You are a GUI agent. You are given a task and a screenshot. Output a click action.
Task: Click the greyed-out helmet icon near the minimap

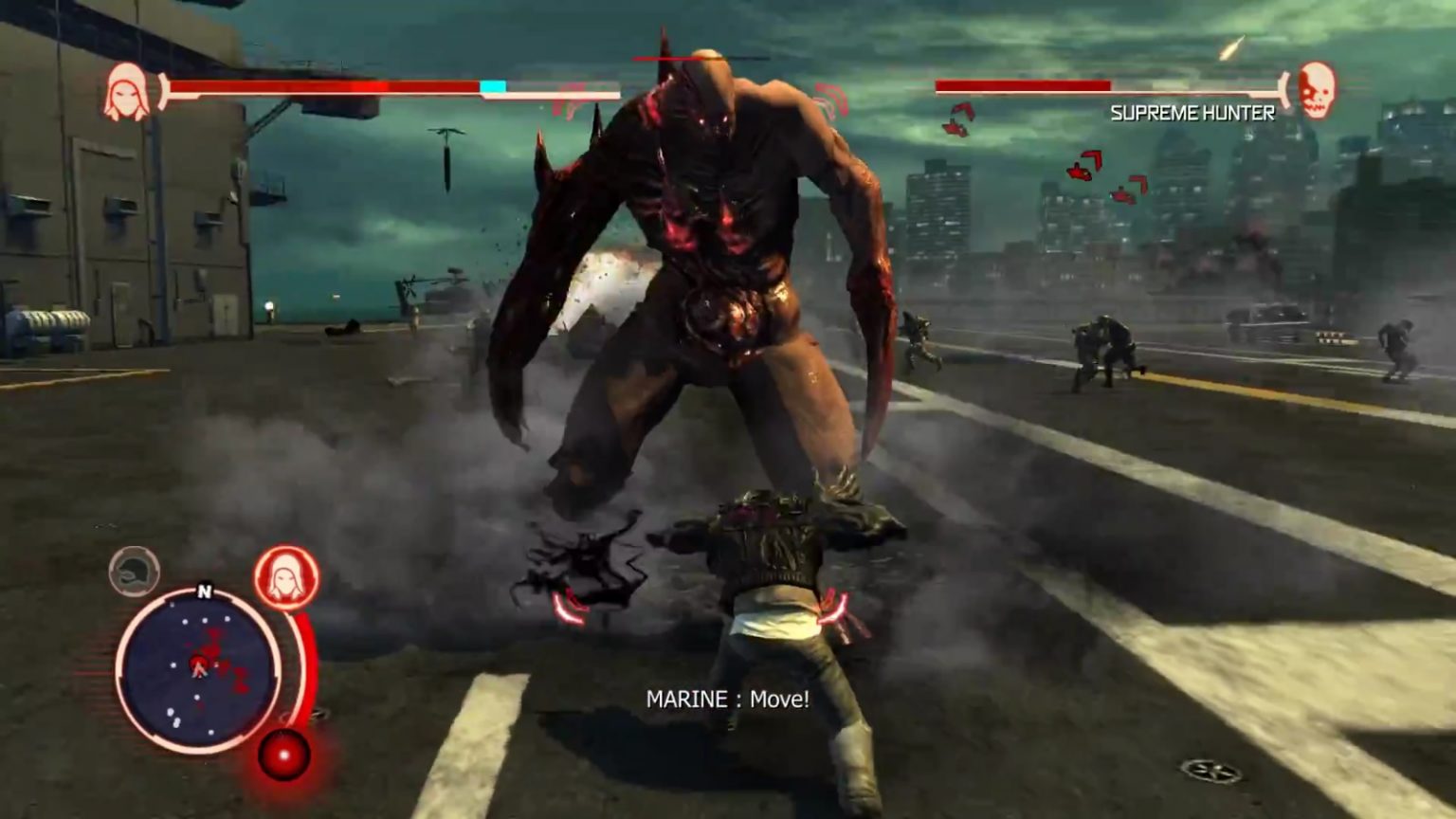click(x=134, y=572)
